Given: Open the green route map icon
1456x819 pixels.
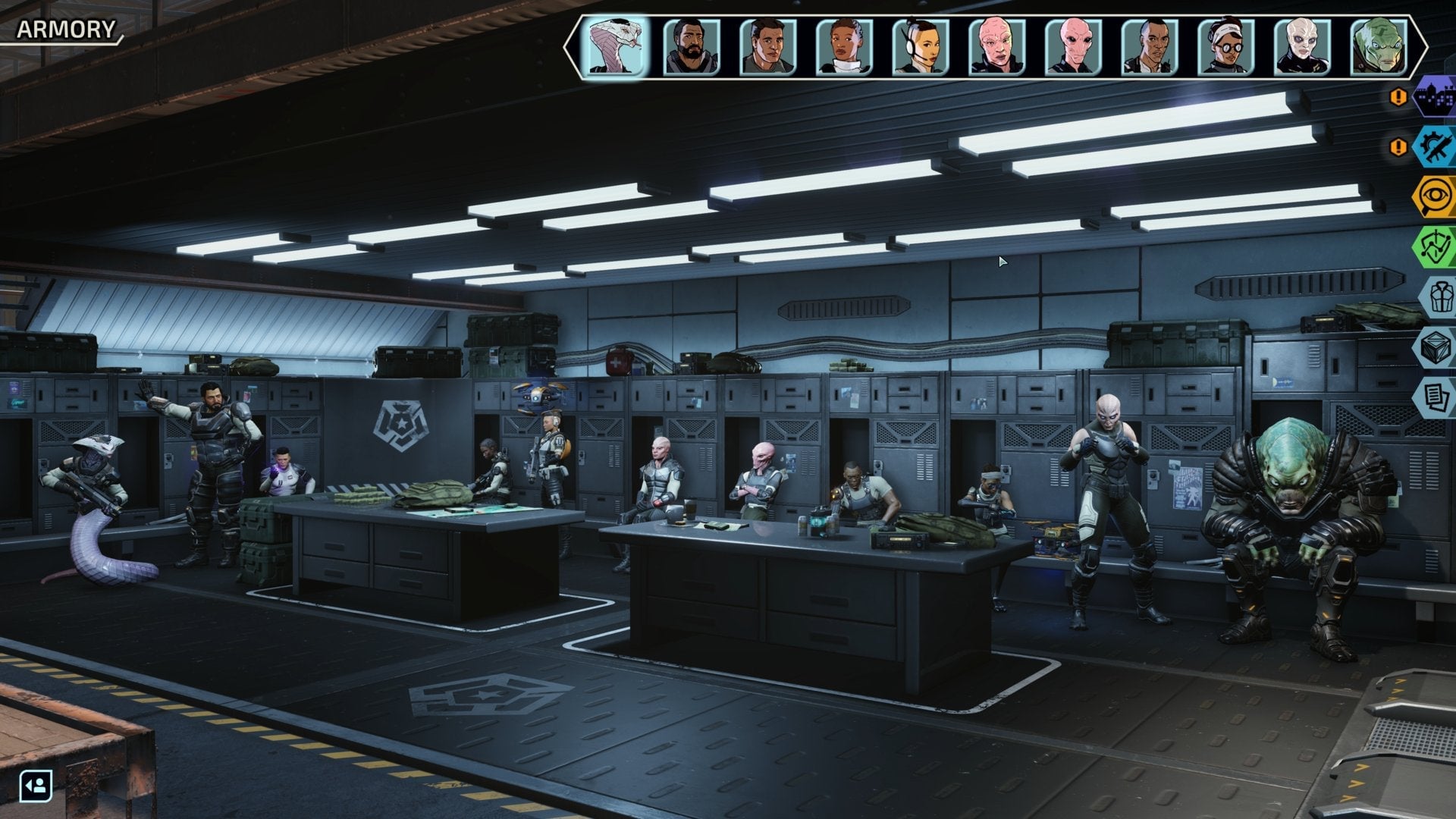Looking at the screenshot, I should pyautogui.click(x=1435, y=246).
